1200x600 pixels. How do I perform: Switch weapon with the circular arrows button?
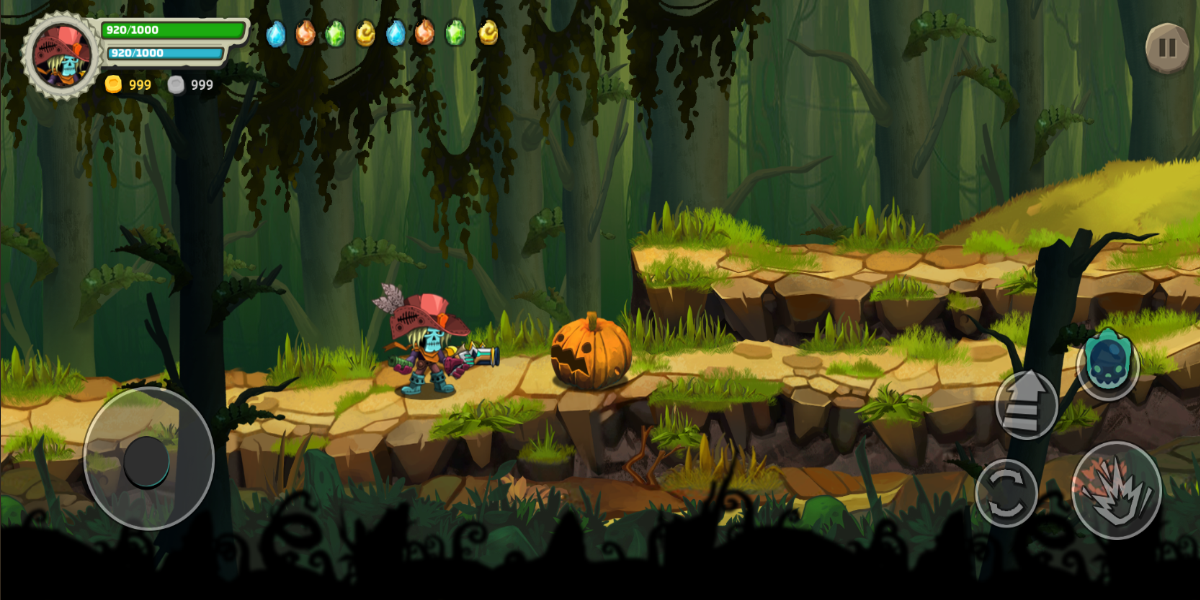(x=1006, y=492)
